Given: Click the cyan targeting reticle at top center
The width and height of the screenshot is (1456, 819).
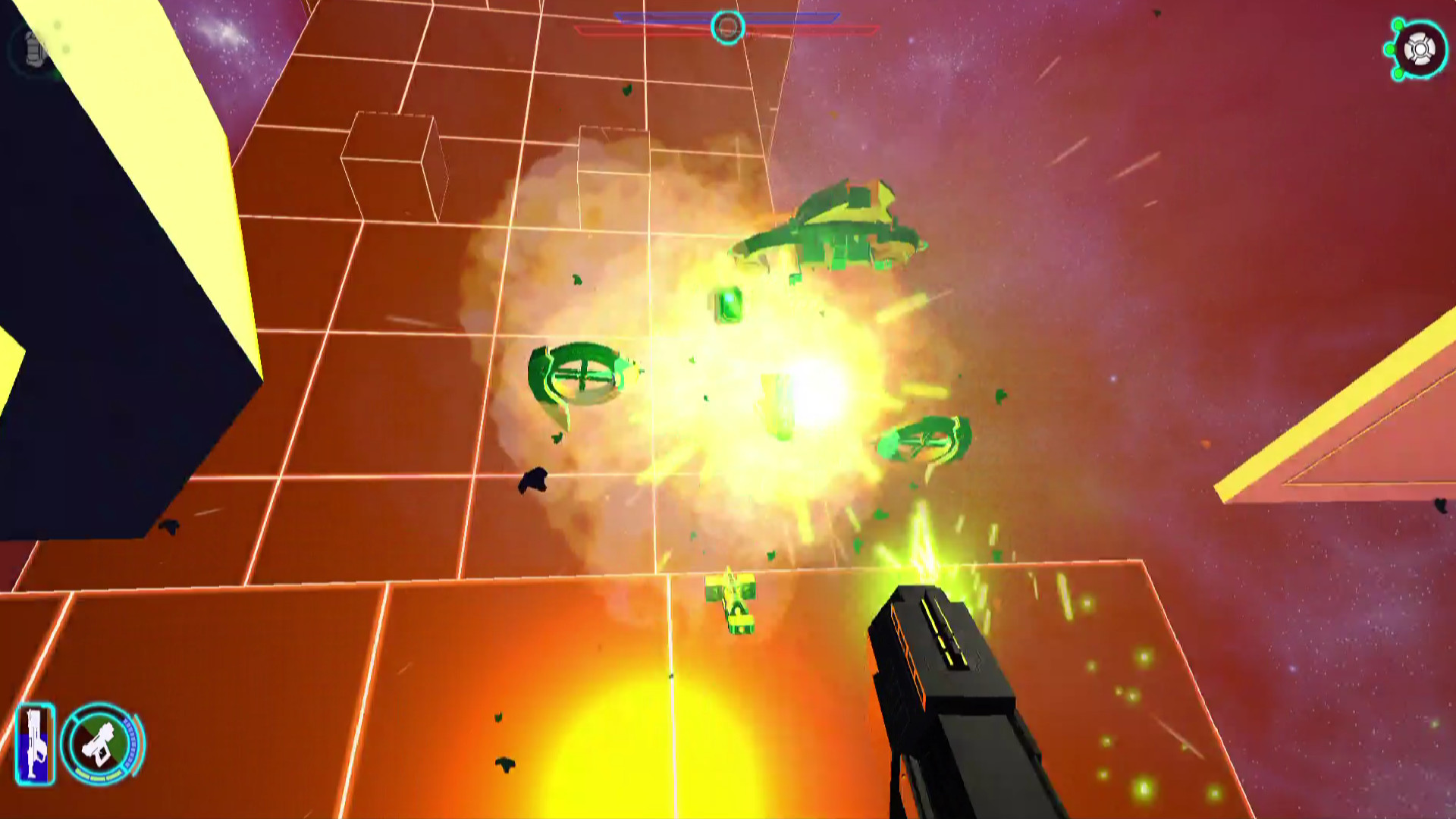Looking at the screenshot, I should coord(726,27).
